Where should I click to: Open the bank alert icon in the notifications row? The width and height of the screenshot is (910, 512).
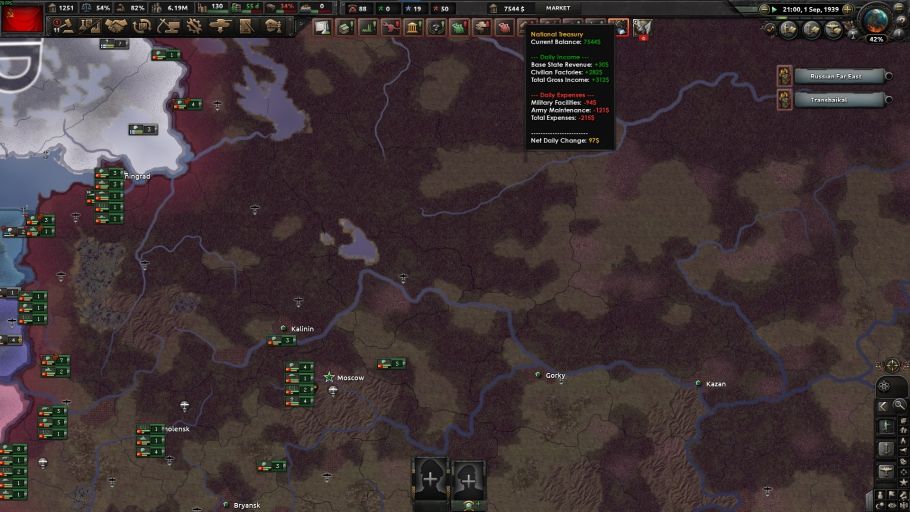click(411, 27)
